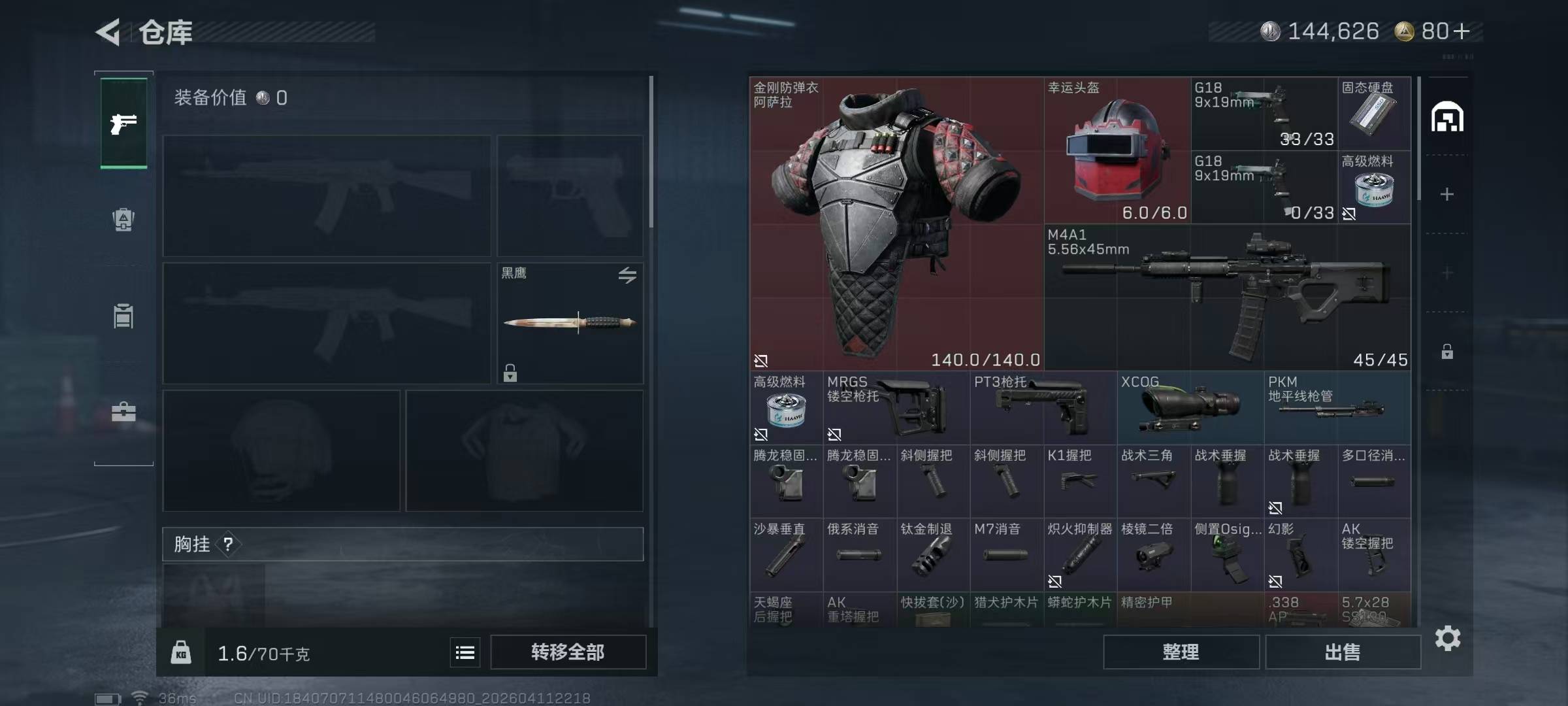The width and height of the screenshot is (1568, 706).
Task: Add a storage page with plus button
Action: click(x=1447, y=194)
